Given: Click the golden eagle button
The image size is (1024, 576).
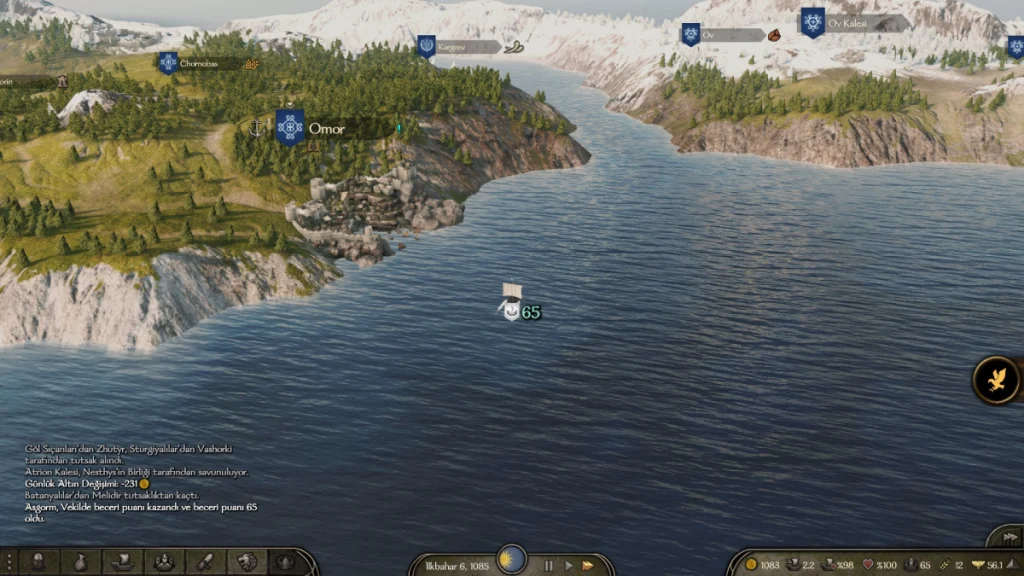Looking at the screenshot, I should (x=997, y=380).
